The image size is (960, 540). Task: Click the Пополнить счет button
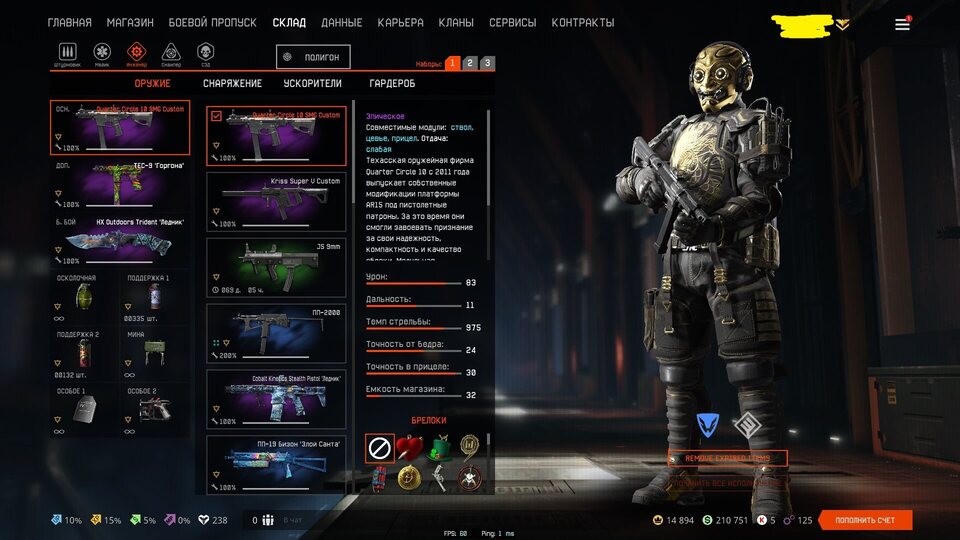(865, 520)
